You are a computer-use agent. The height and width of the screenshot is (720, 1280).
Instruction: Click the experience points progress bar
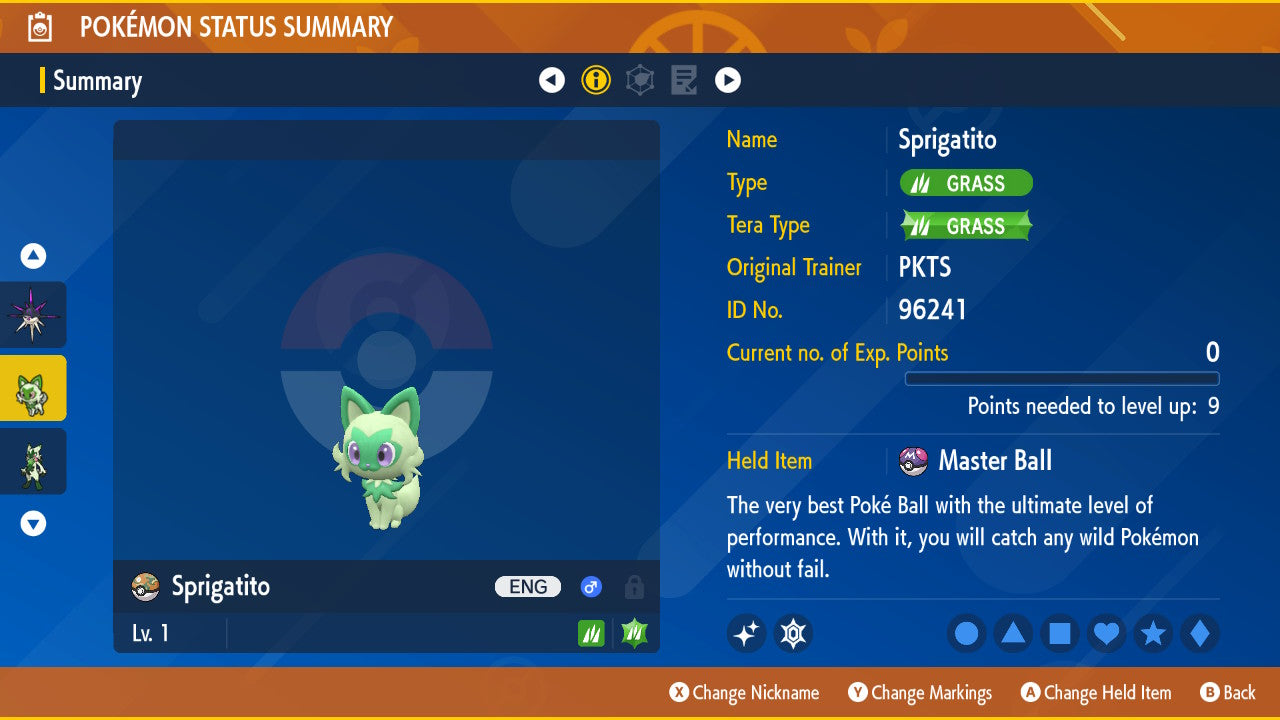[1063, 379]
